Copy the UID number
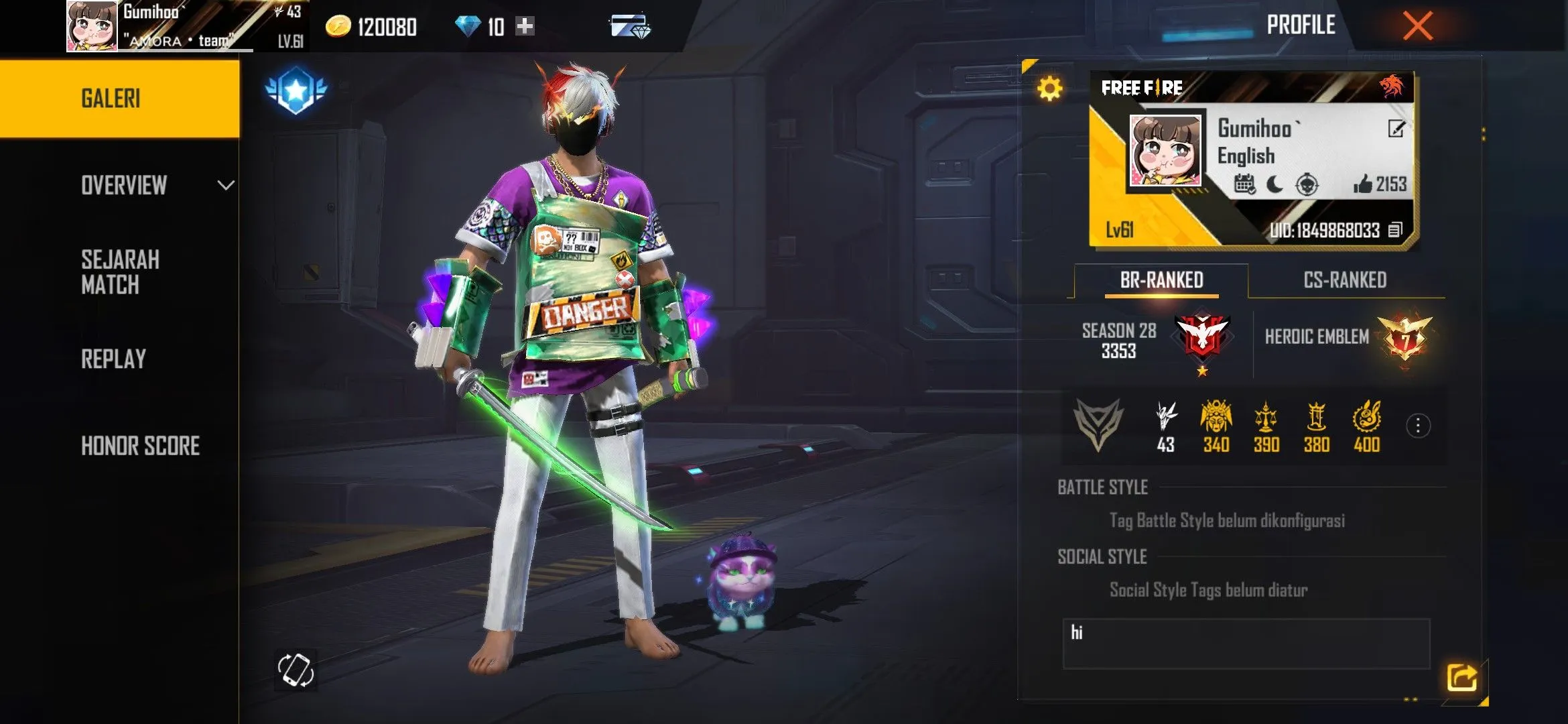The height and width of the screenshot is (724, 1568). click(x=1394, y=231)
